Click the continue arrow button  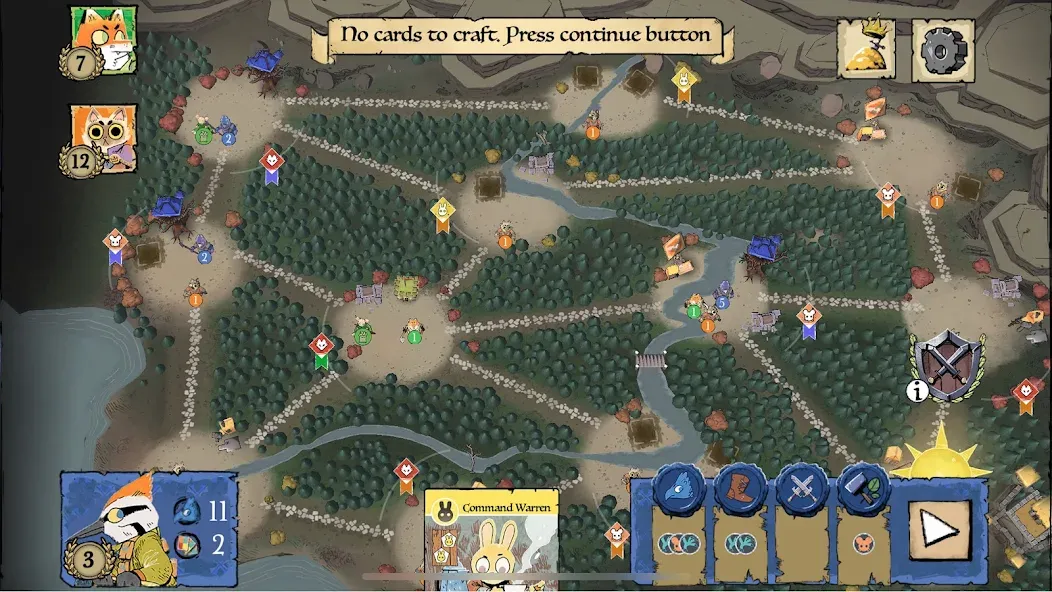939,528
